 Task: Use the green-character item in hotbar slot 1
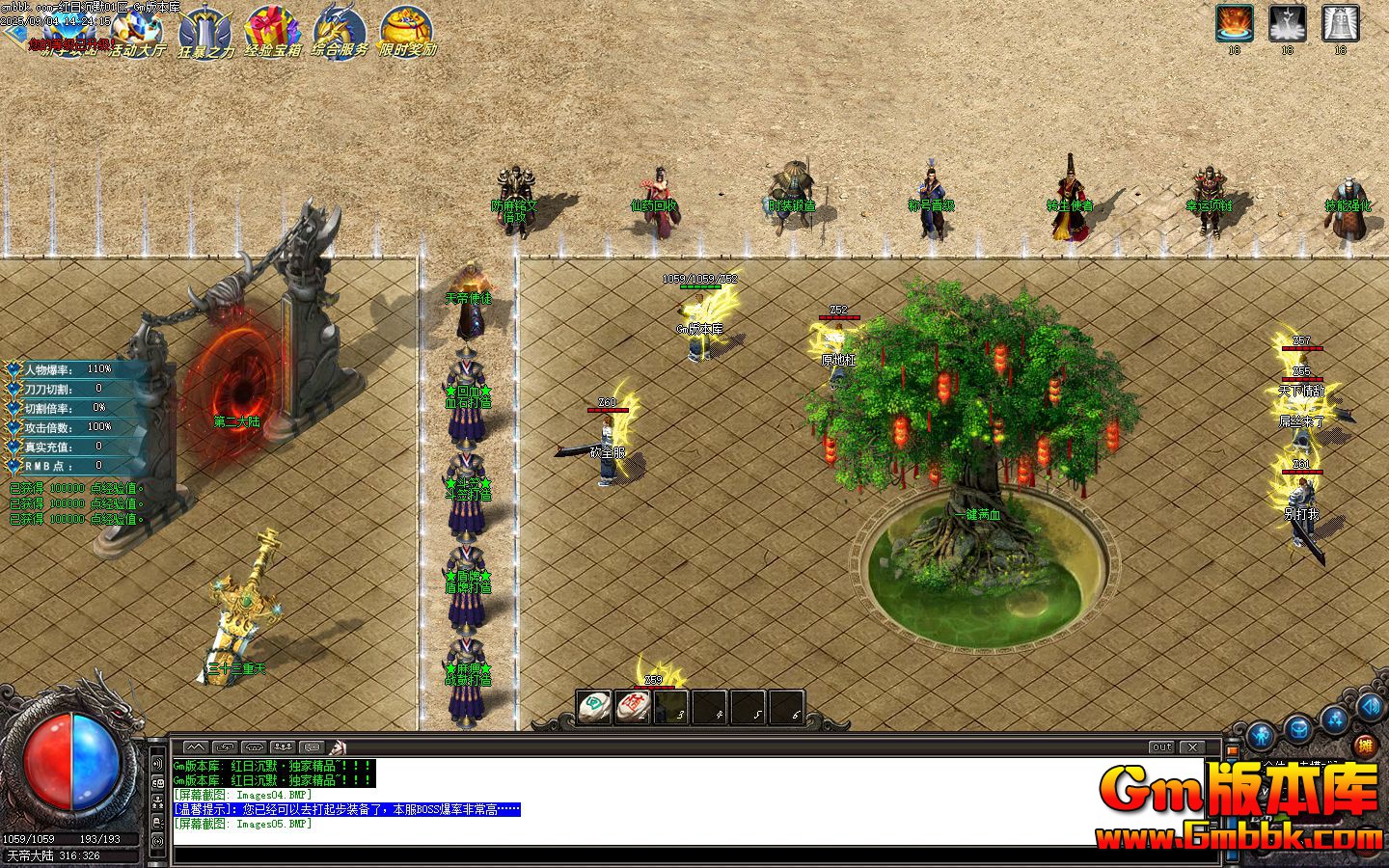point(594,708)
